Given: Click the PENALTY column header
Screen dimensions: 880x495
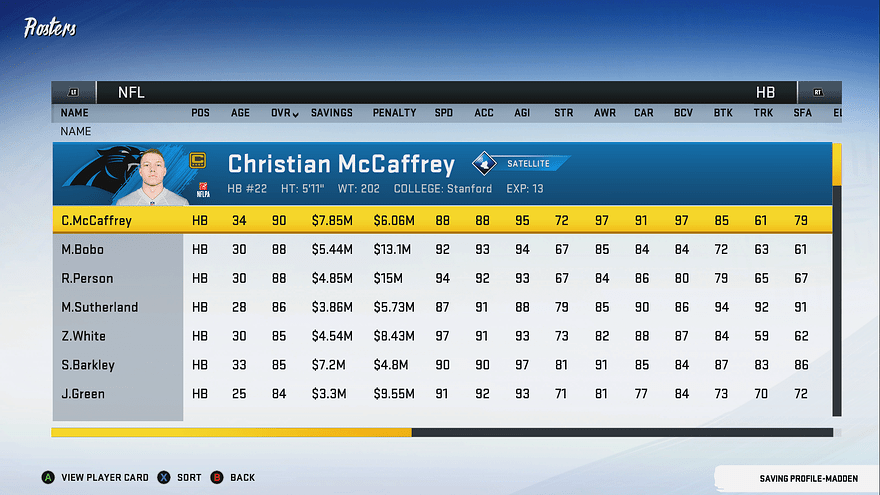Looking at the screenshot, I should (x=394, y=113).
